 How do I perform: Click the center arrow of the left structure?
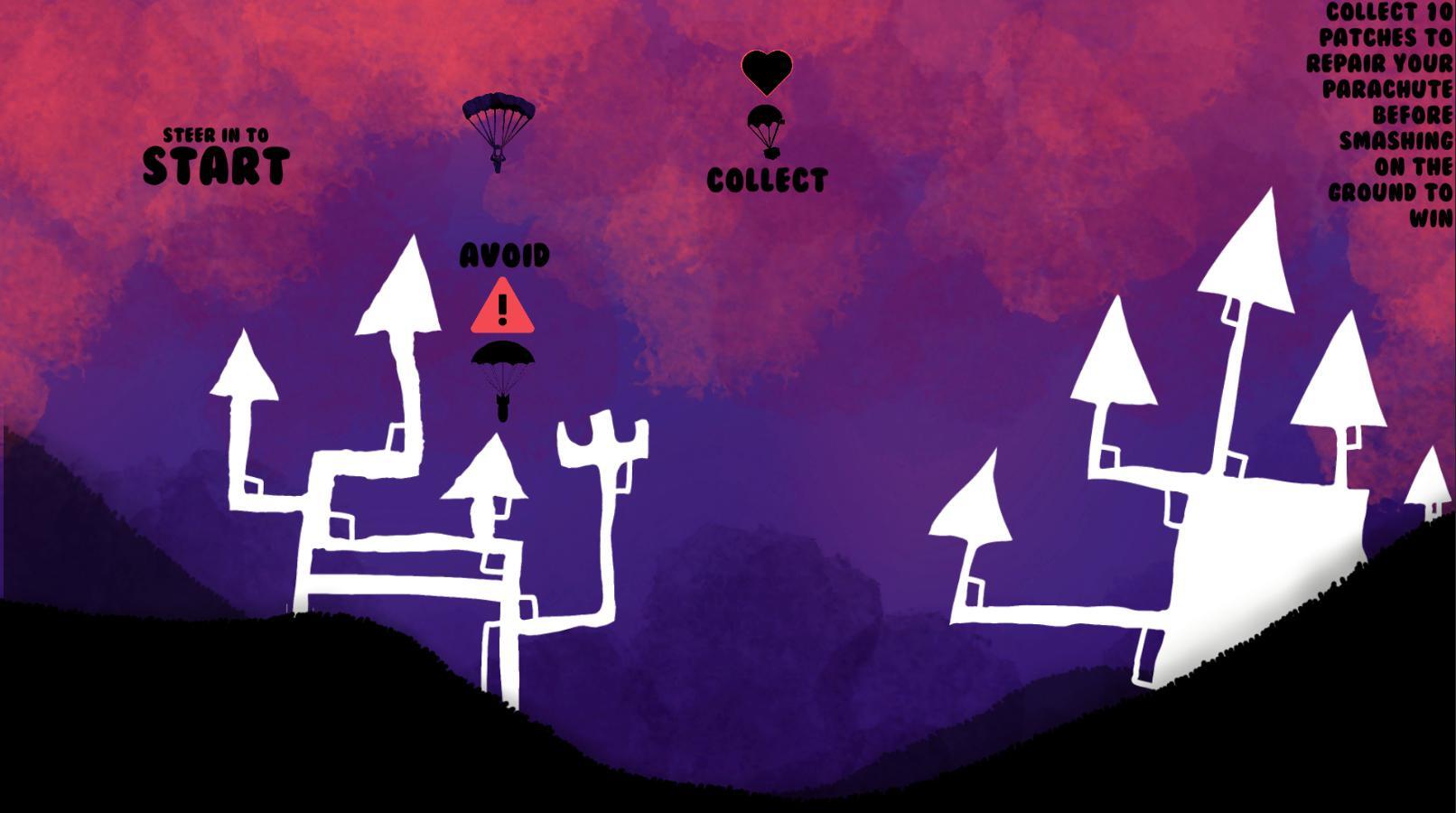point(486,470)
